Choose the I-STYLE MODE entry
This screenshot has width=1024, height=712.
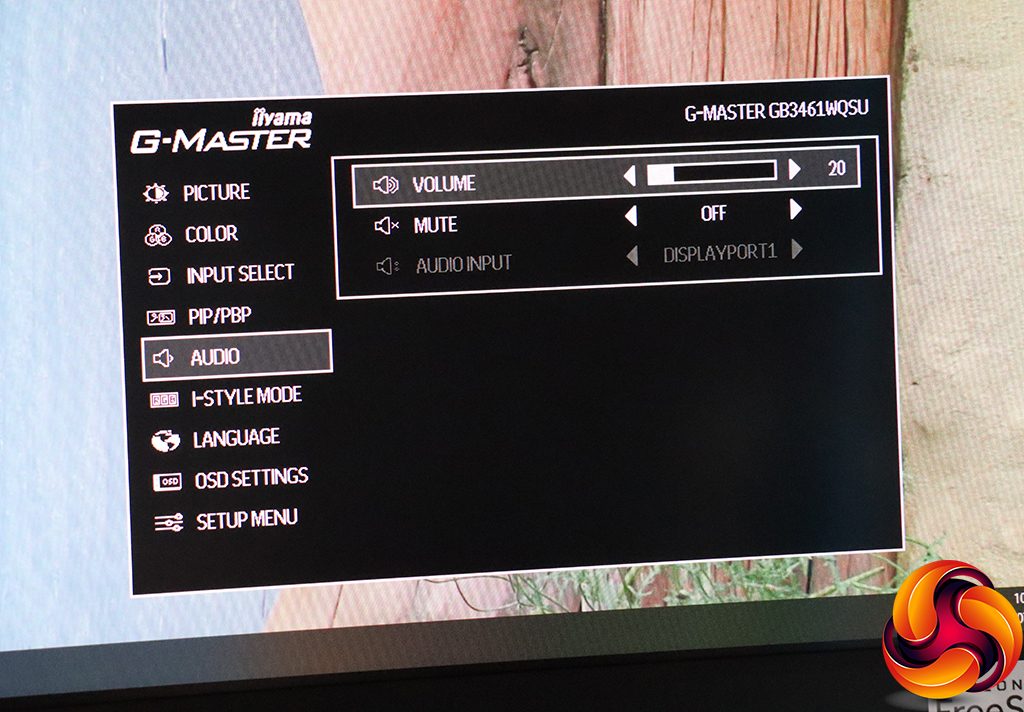[245, 397]
